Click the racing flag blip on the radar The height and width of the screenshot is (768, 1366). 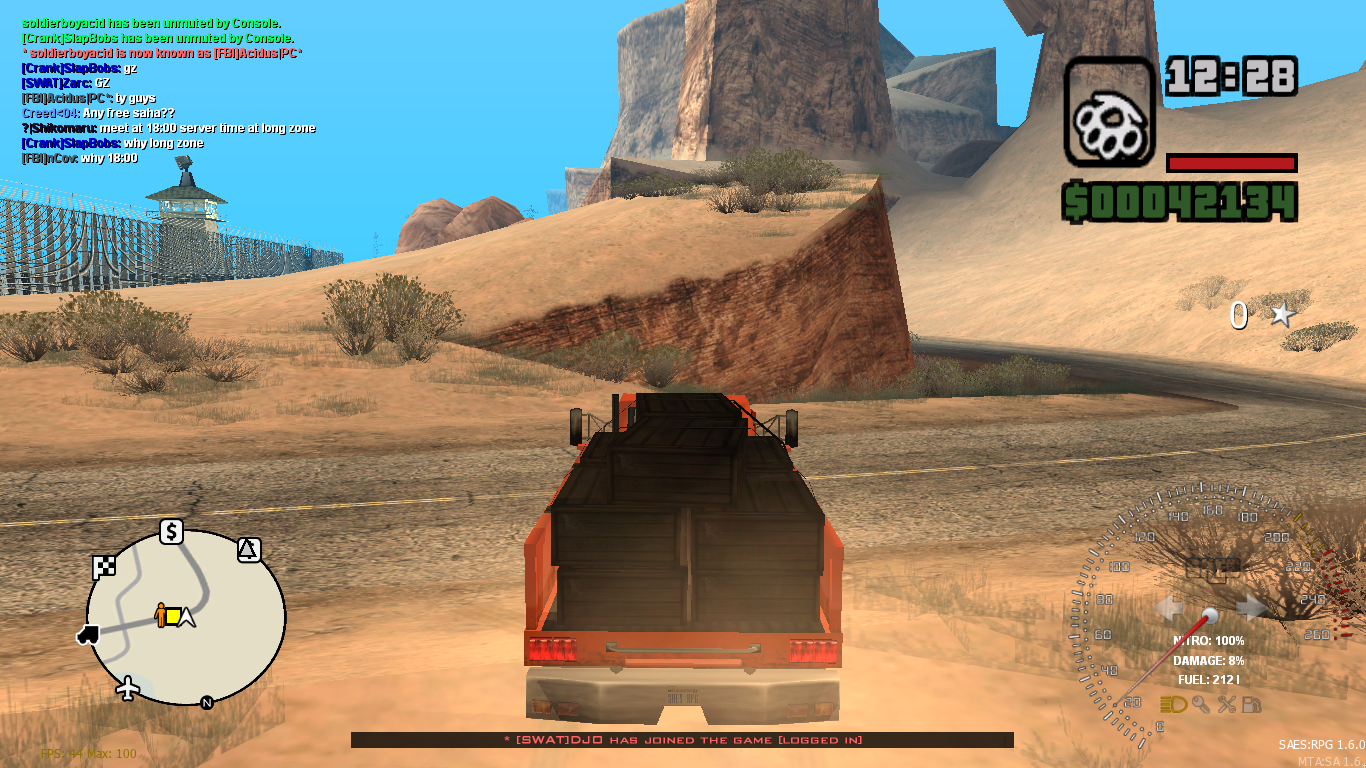coord(104,566)
